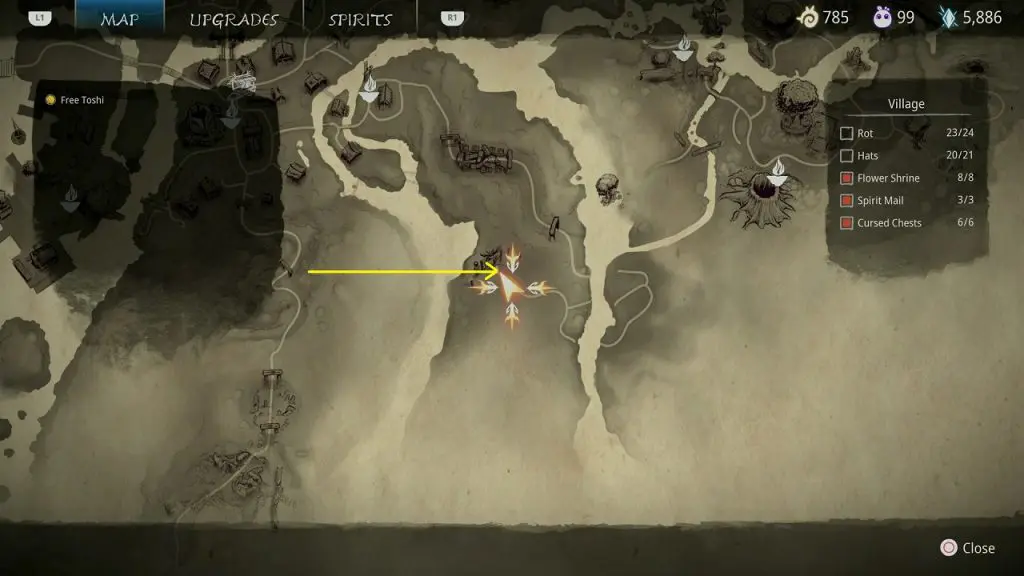Toggle the Cursed Chests checkbox
The width and height of the screenshot is (1024, 576).
tap(847, 223)
